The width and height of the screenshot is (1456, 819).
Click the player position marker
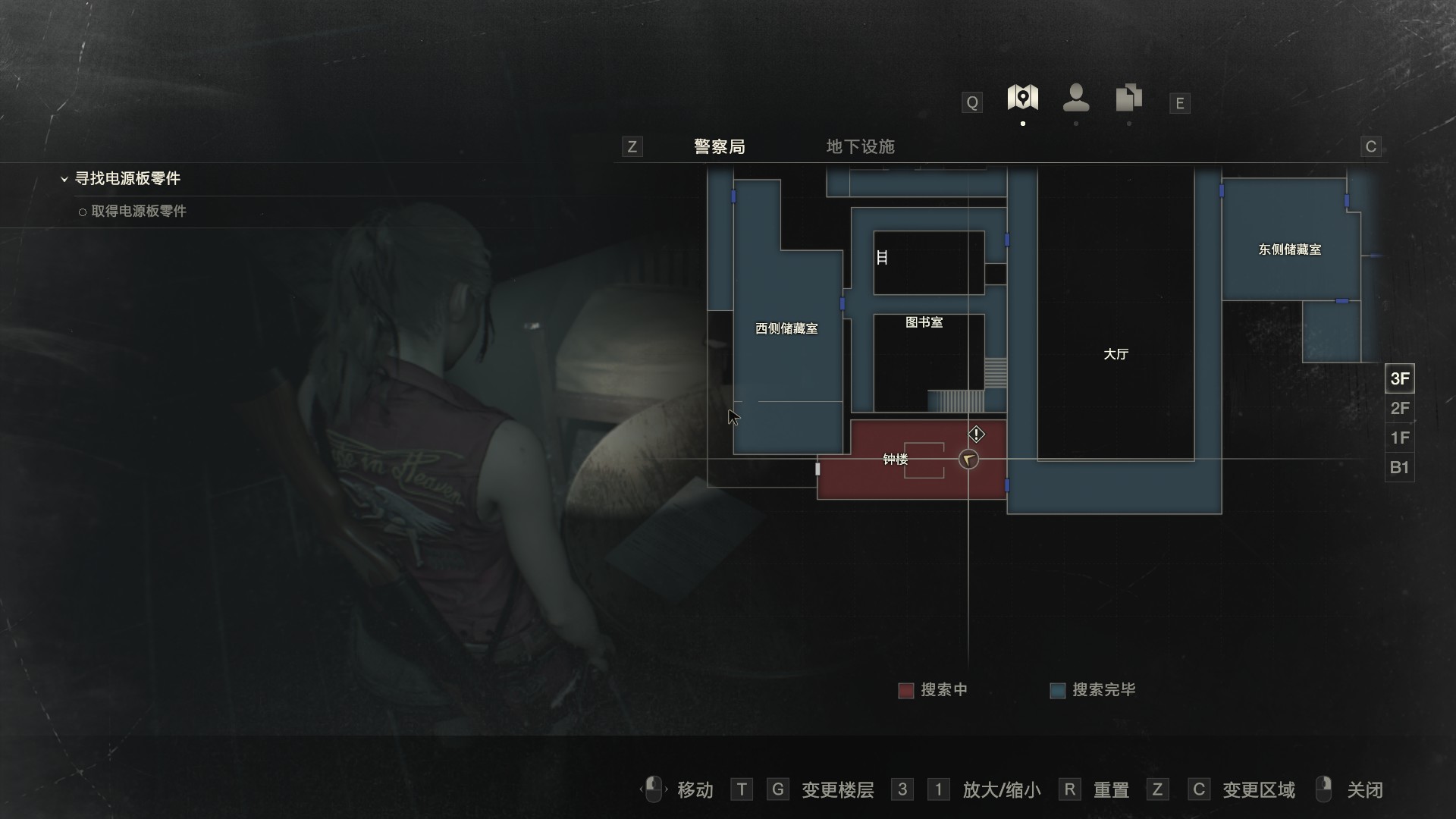[968, 460]
